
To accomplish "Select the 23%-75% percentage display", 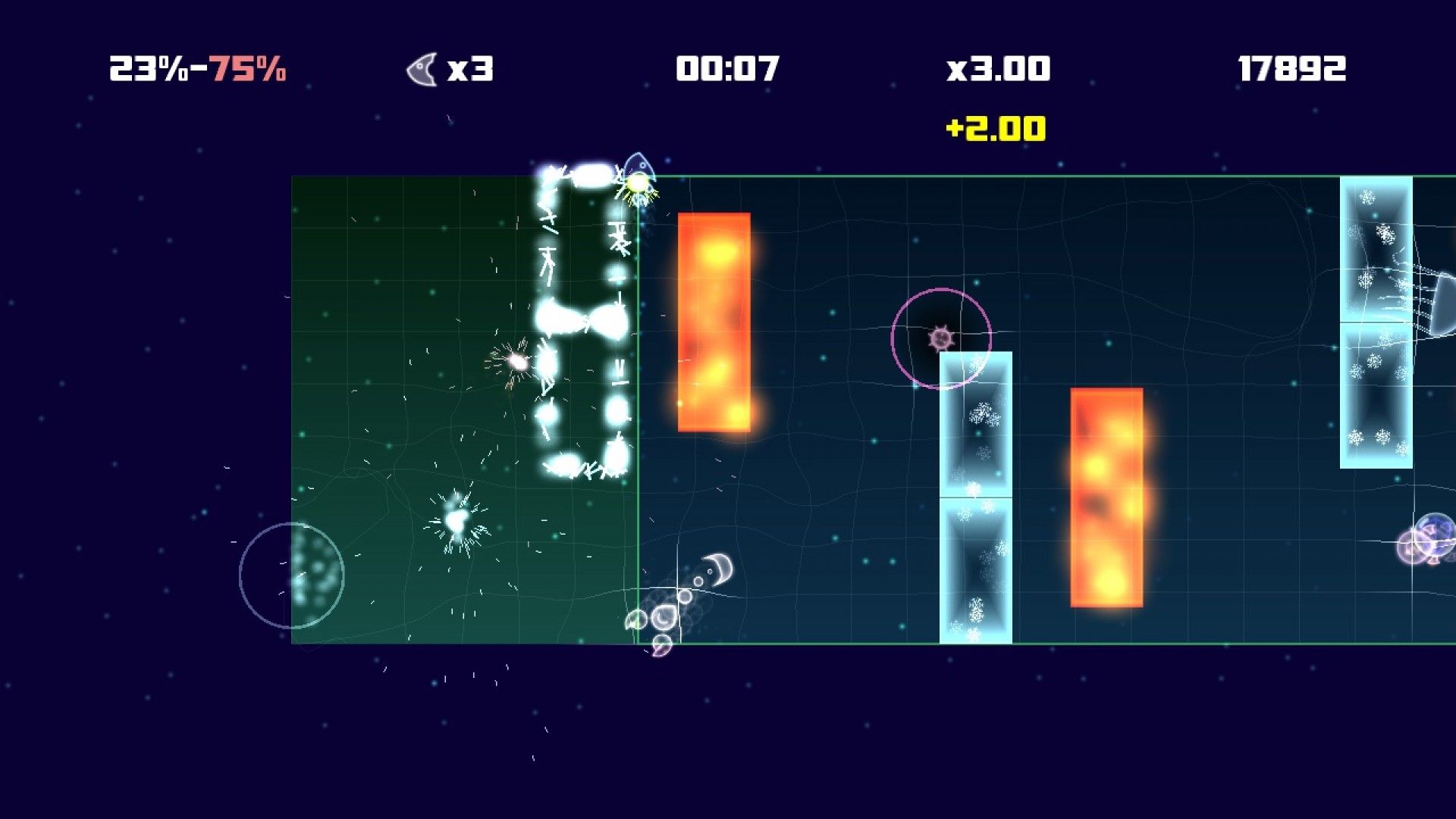I will [199, 70].
